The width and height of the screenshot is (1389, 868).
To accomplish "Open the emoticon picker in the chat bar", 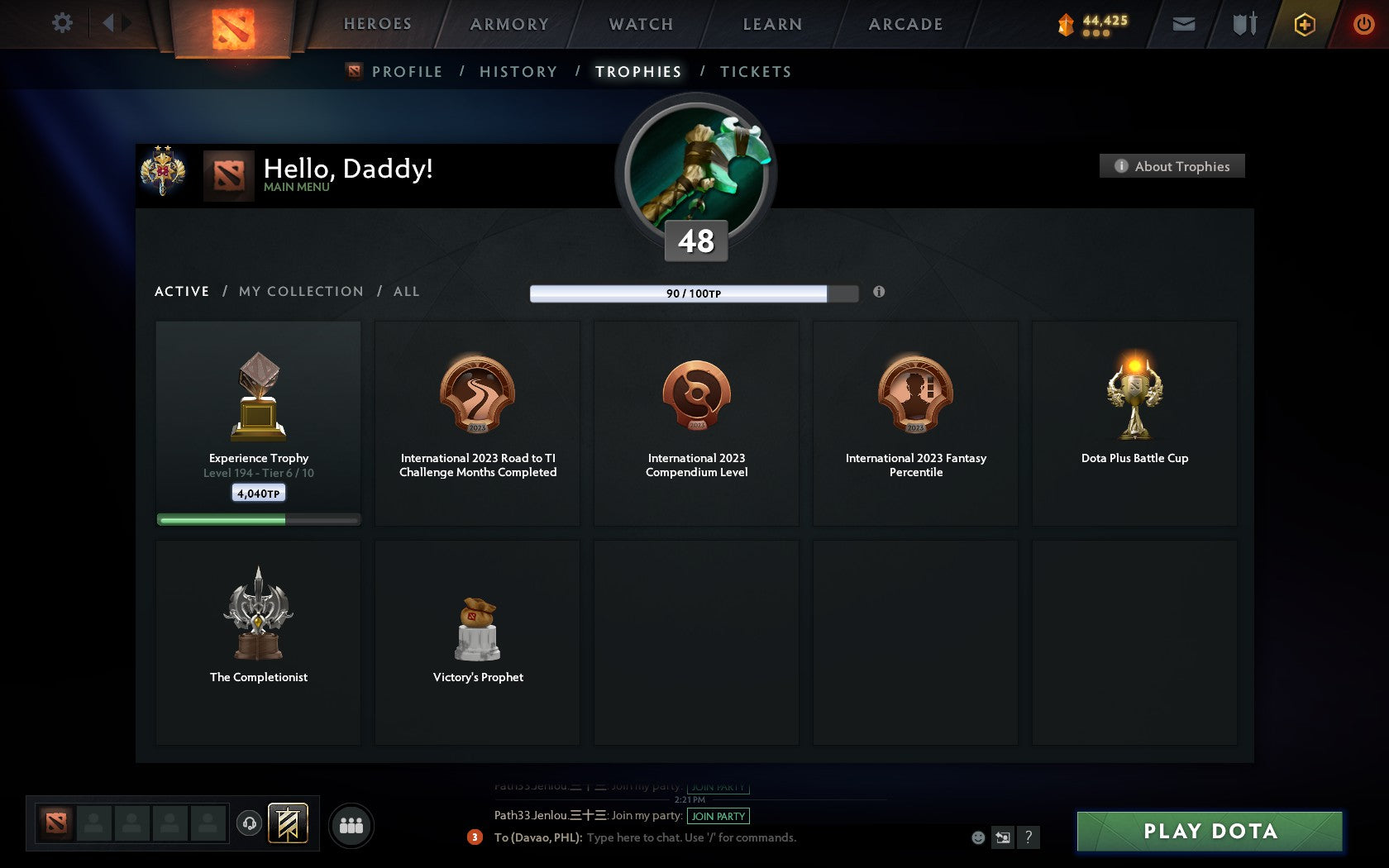I will 977,837.
